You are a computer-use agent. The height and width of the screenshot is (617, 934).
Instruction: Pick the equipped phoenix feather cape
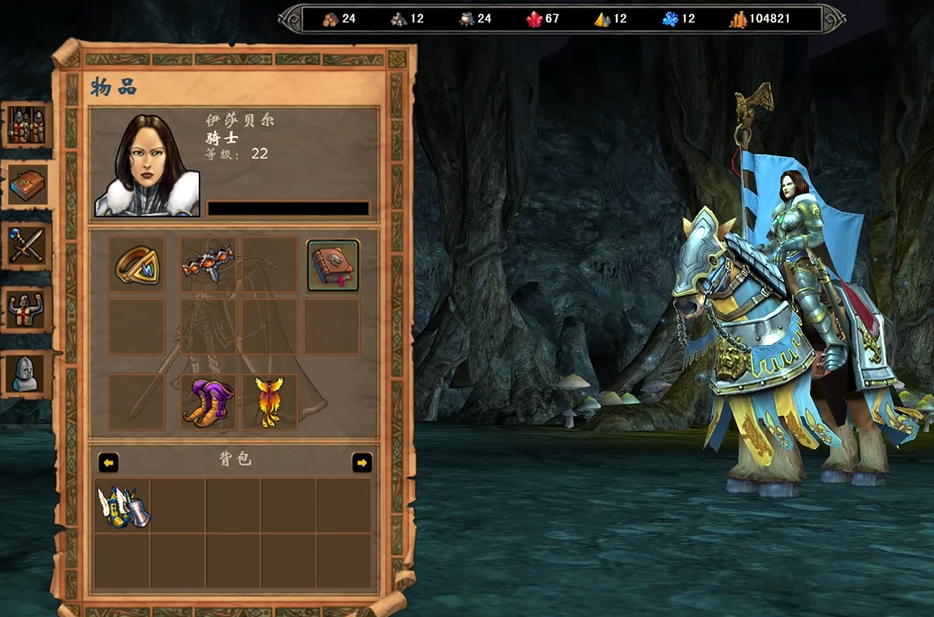(x=270, y=402)
